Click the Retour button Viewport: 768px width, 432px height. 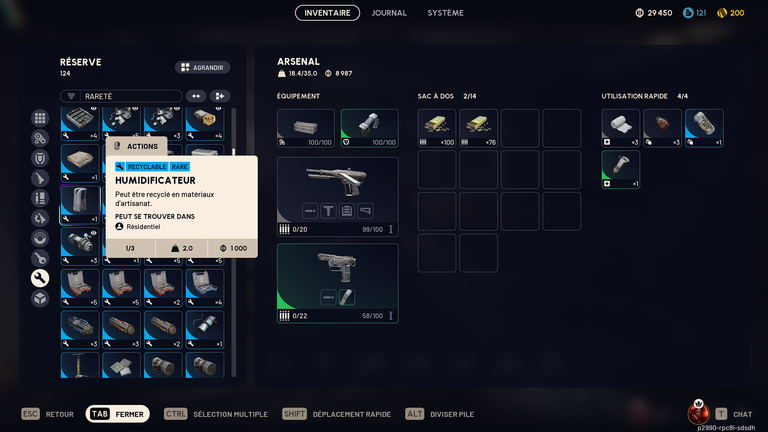(x=48, y=414)
